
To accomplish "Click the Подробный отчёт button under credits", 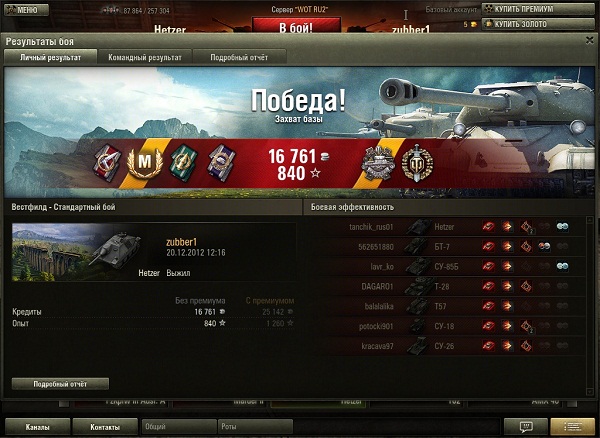I will coord(60,383).
